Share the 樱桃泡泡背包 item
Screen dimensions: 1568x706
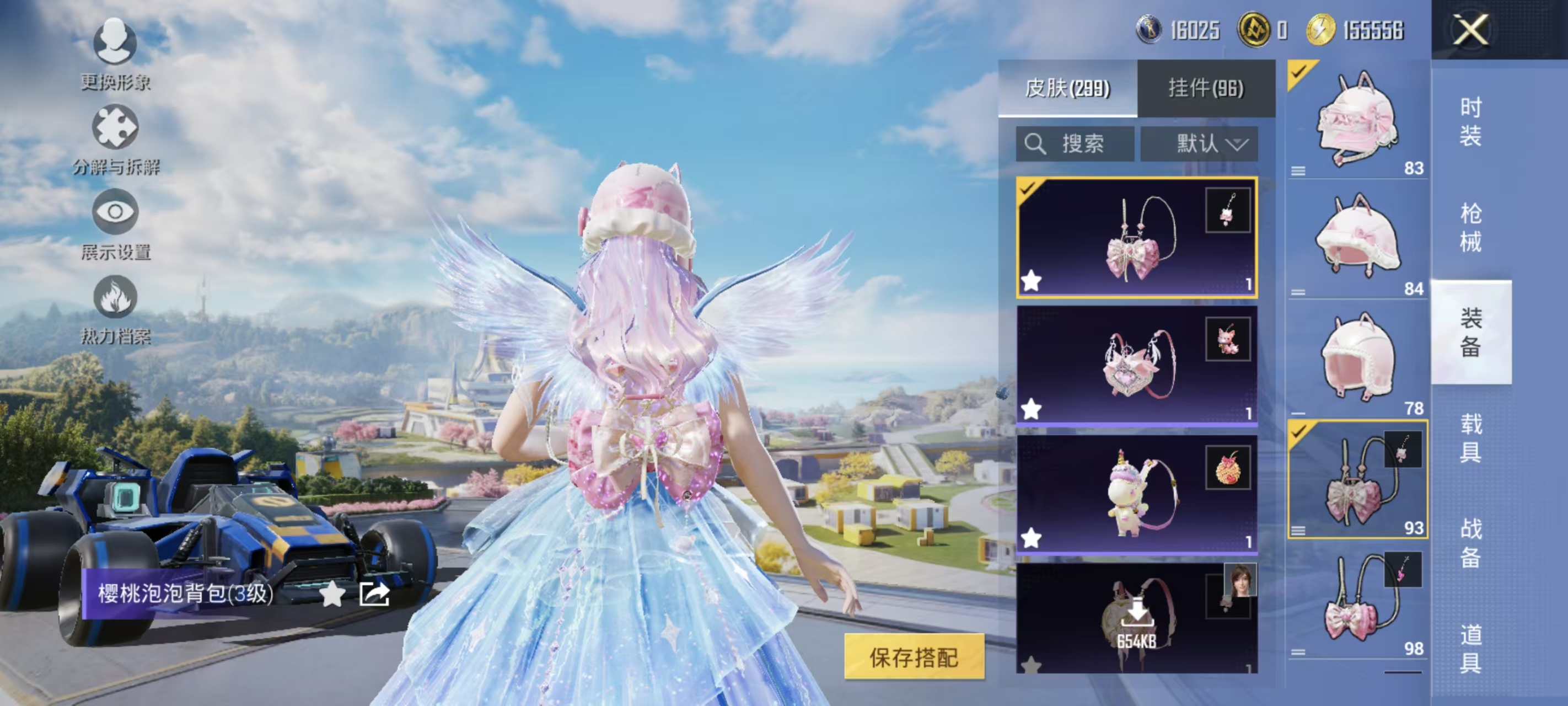coord(374,593)
